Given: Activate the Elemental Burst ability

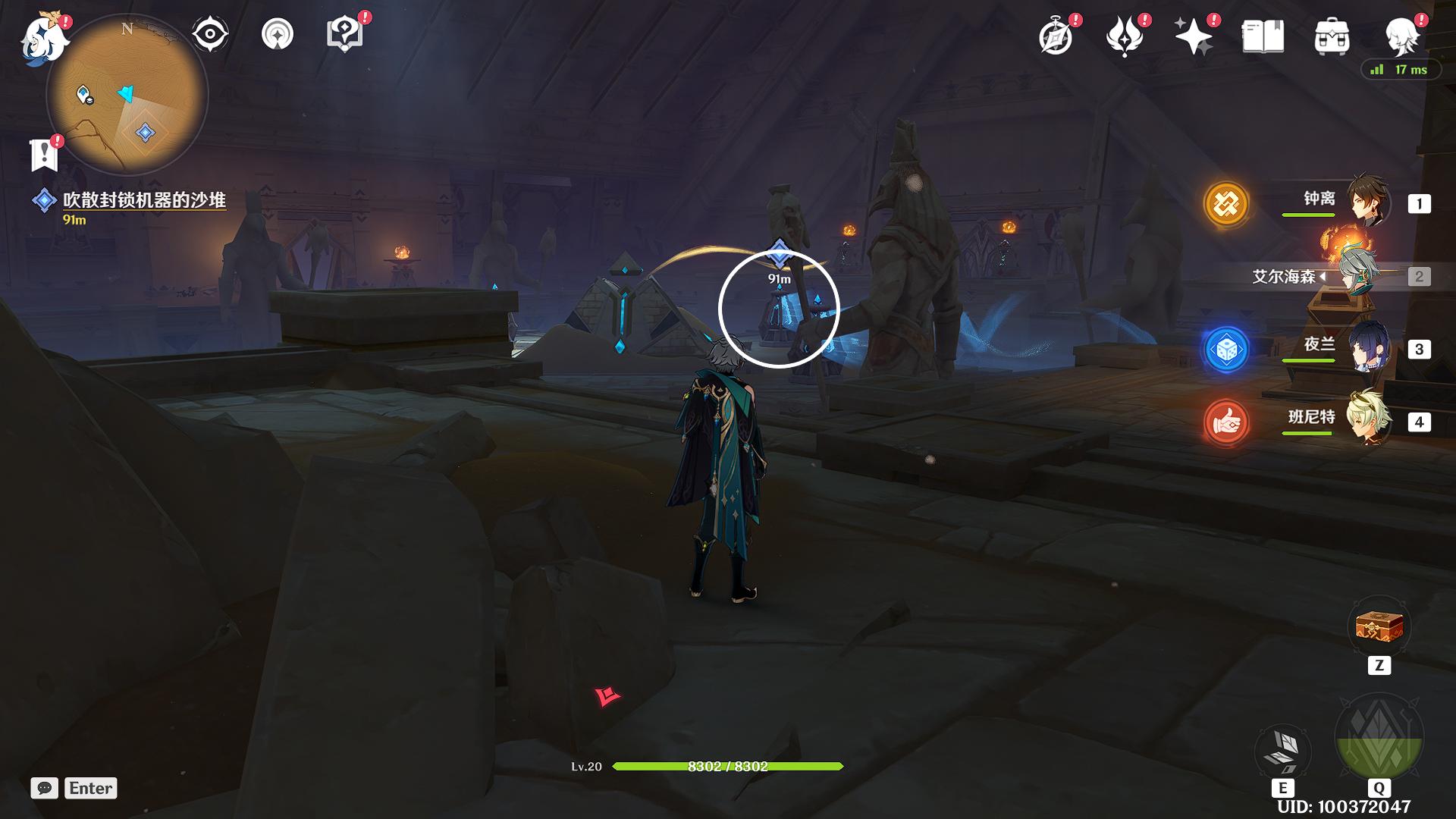Looking at the screenshot, I should pos(1379,737).
